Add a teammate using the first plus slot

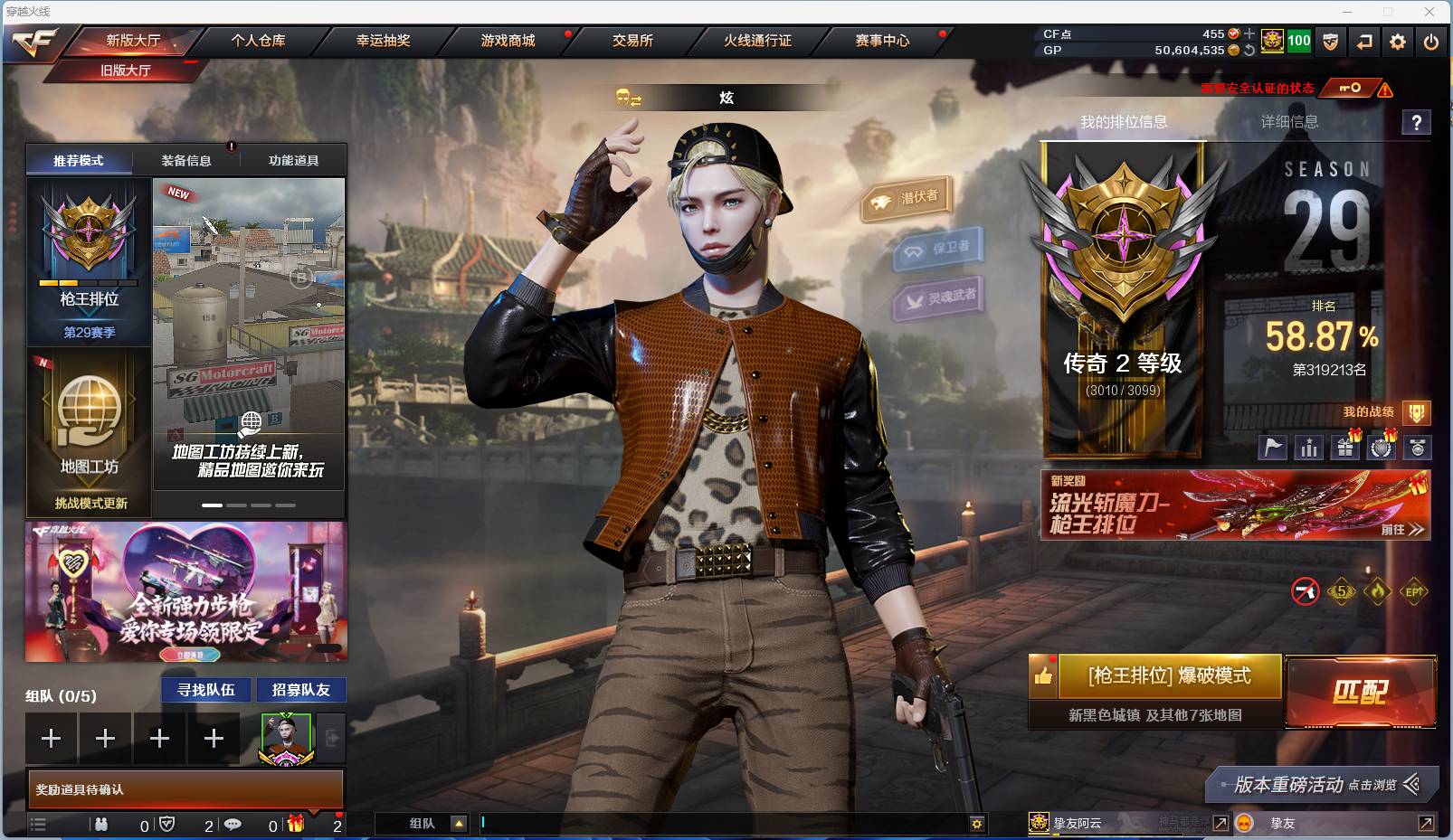pyautogui.click(x=52, y=738)
